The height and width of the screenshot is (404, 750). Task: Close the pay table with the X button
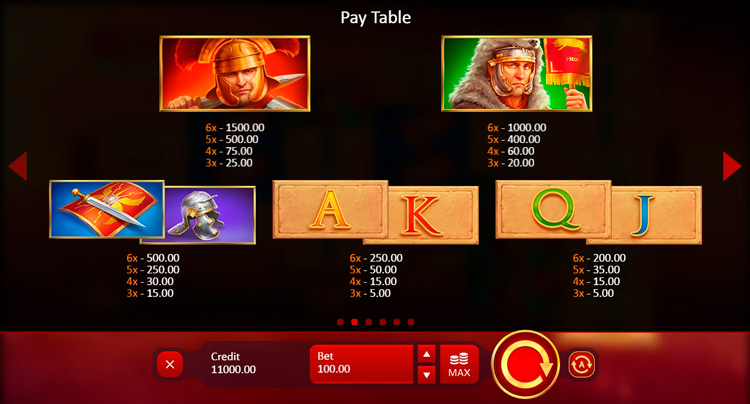point(170,364)
